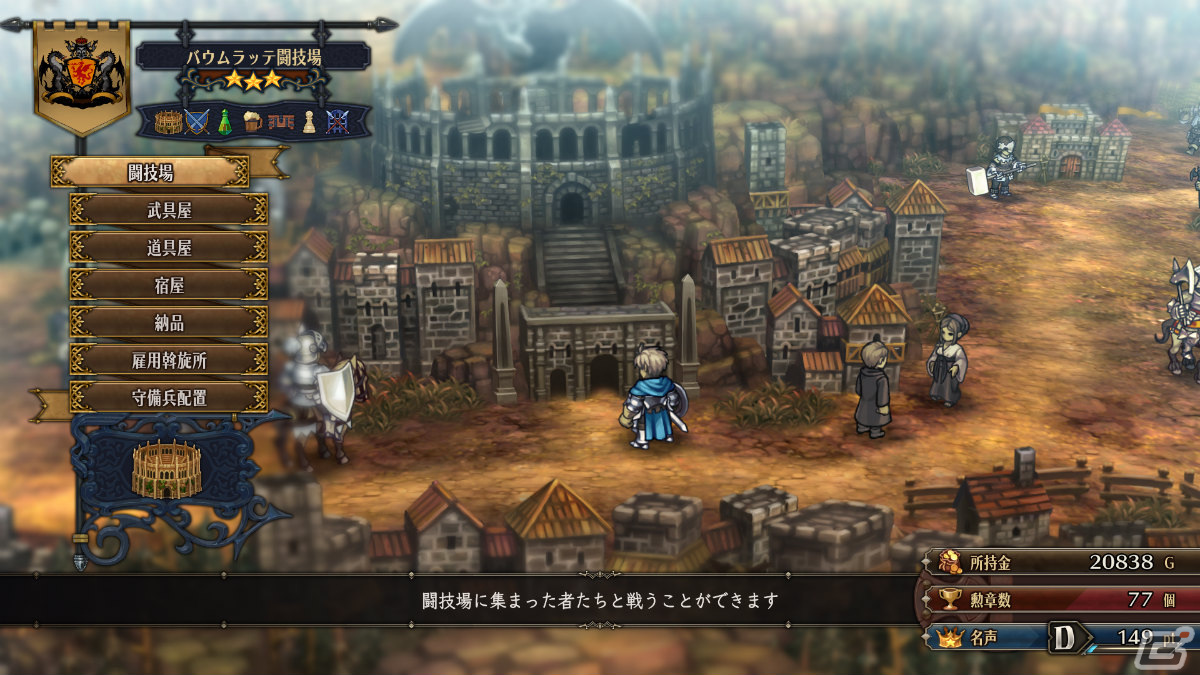Open the 武具屋 weapon shop
This screenshot has width=1200, height=675.
[x=168, y=210]
